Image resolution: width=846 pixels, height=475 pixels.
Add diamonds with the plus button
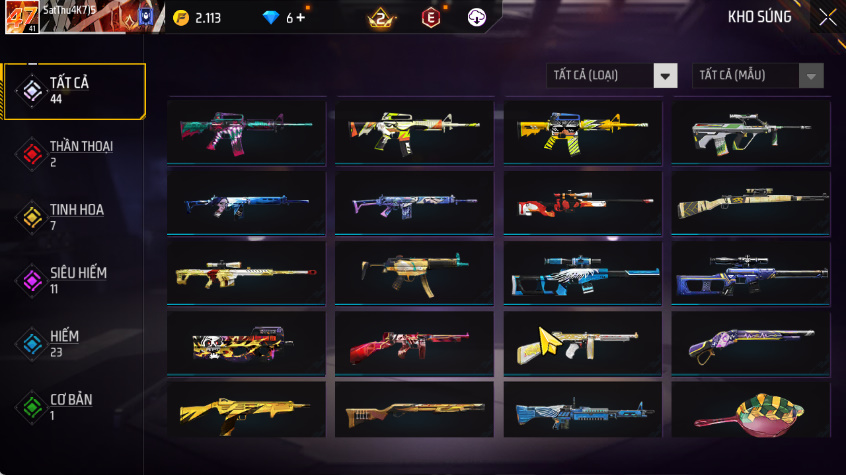click(x=300, y=18)
